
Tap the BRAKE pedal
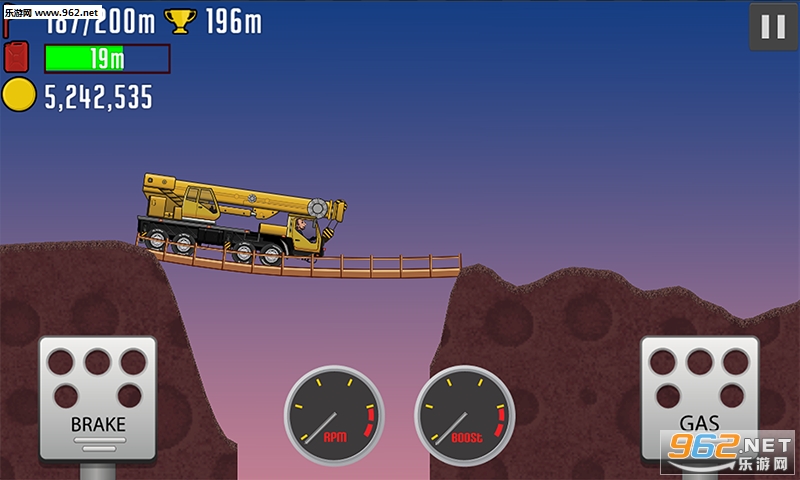[98, 395]
